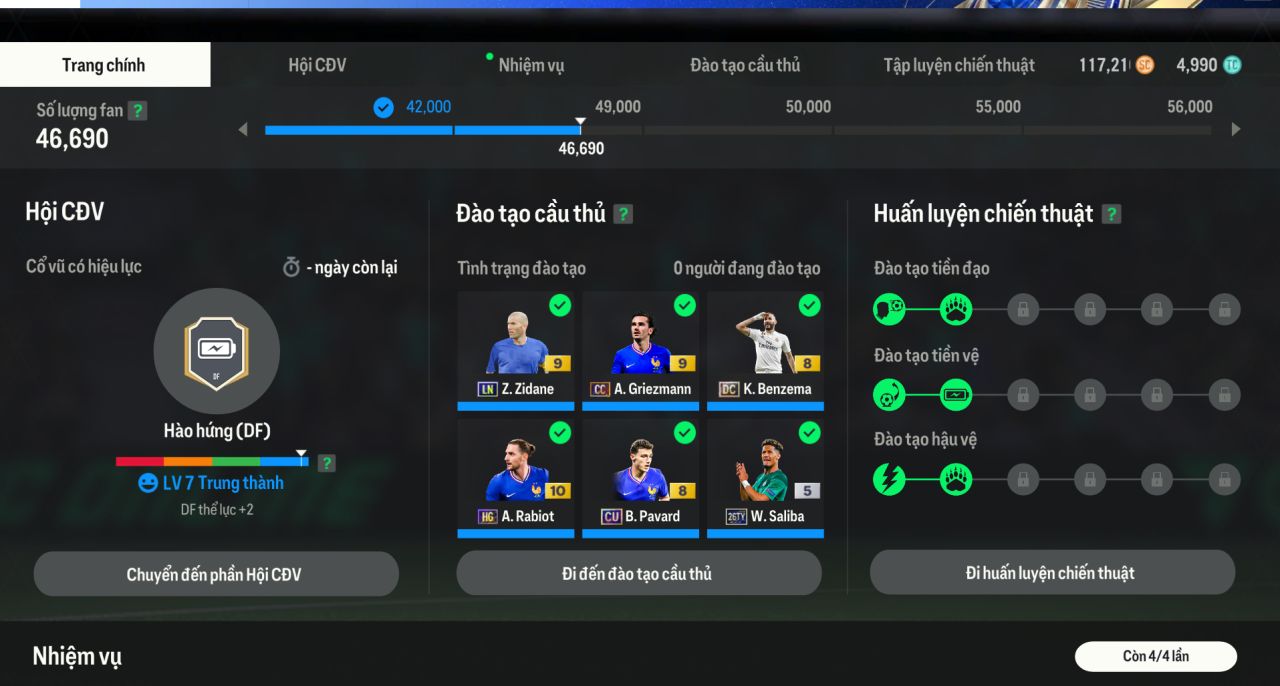Select the Z. Zidane player card
This screenshot has width=1280, height=686.
(x=516, y=348)
